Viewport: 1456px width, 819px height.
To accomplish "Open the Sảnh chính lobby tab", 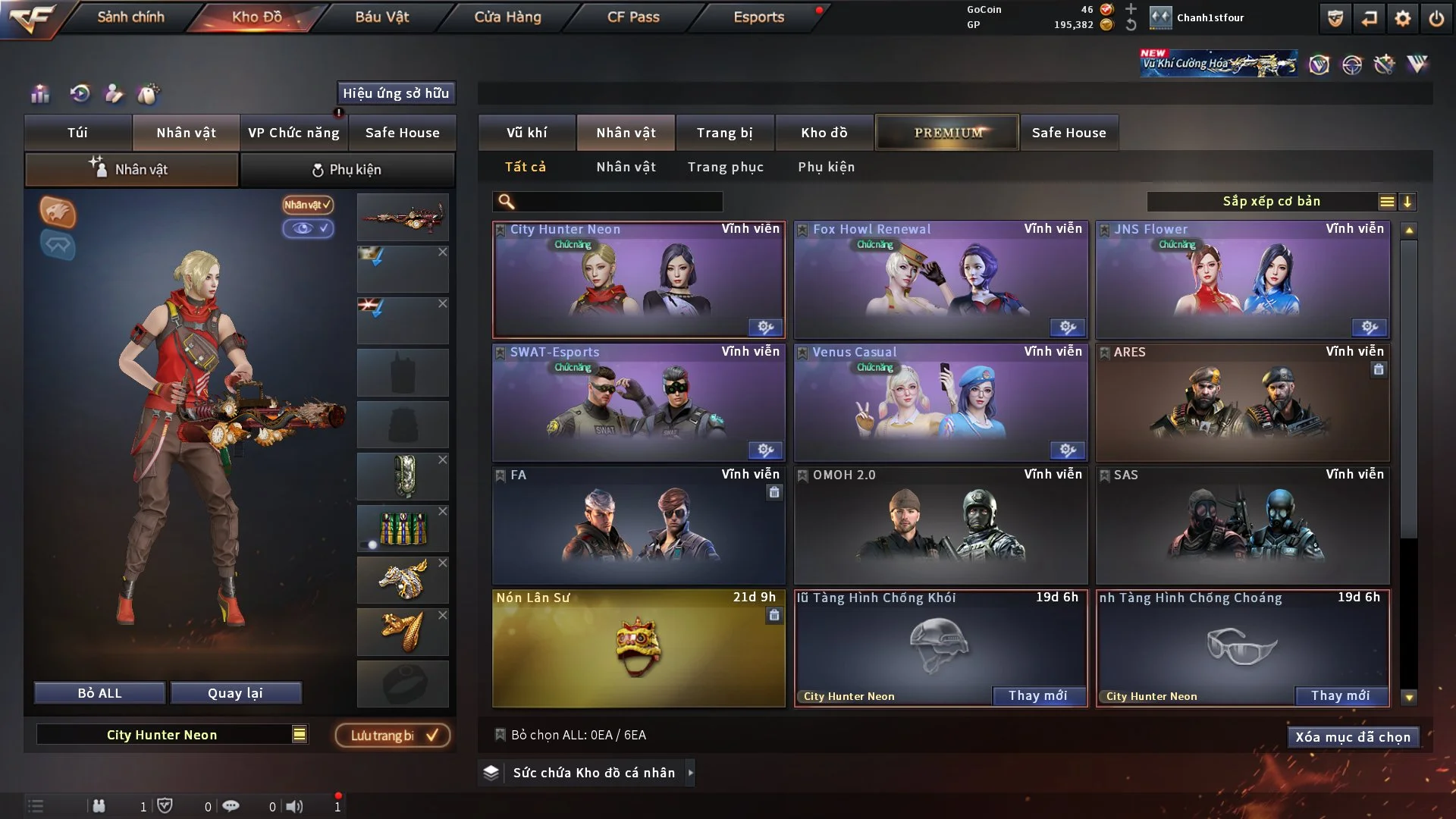I will pyautogui.click(x=130, y=17).
